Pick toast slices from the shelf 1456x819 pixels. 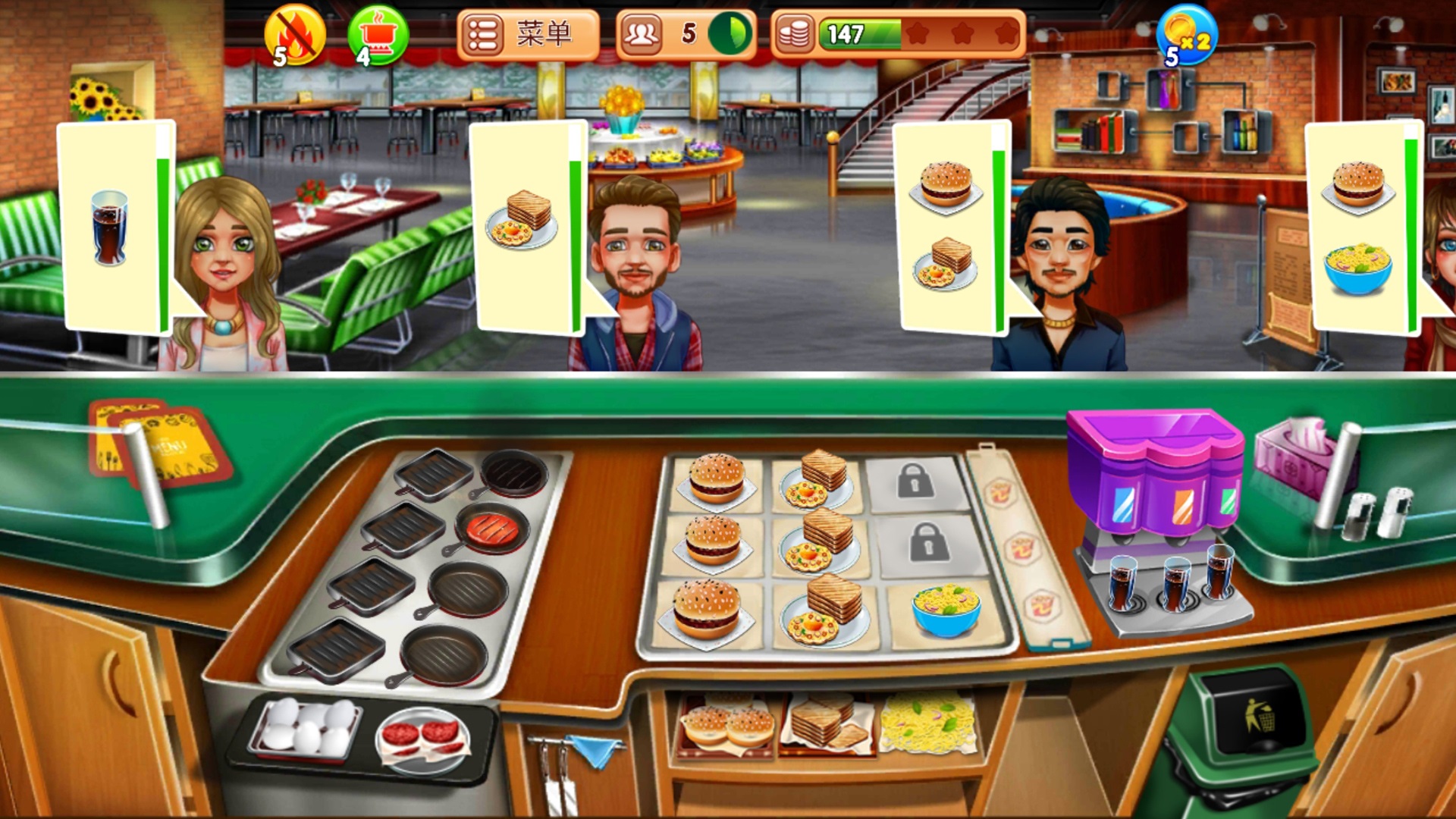coord(825,724)
